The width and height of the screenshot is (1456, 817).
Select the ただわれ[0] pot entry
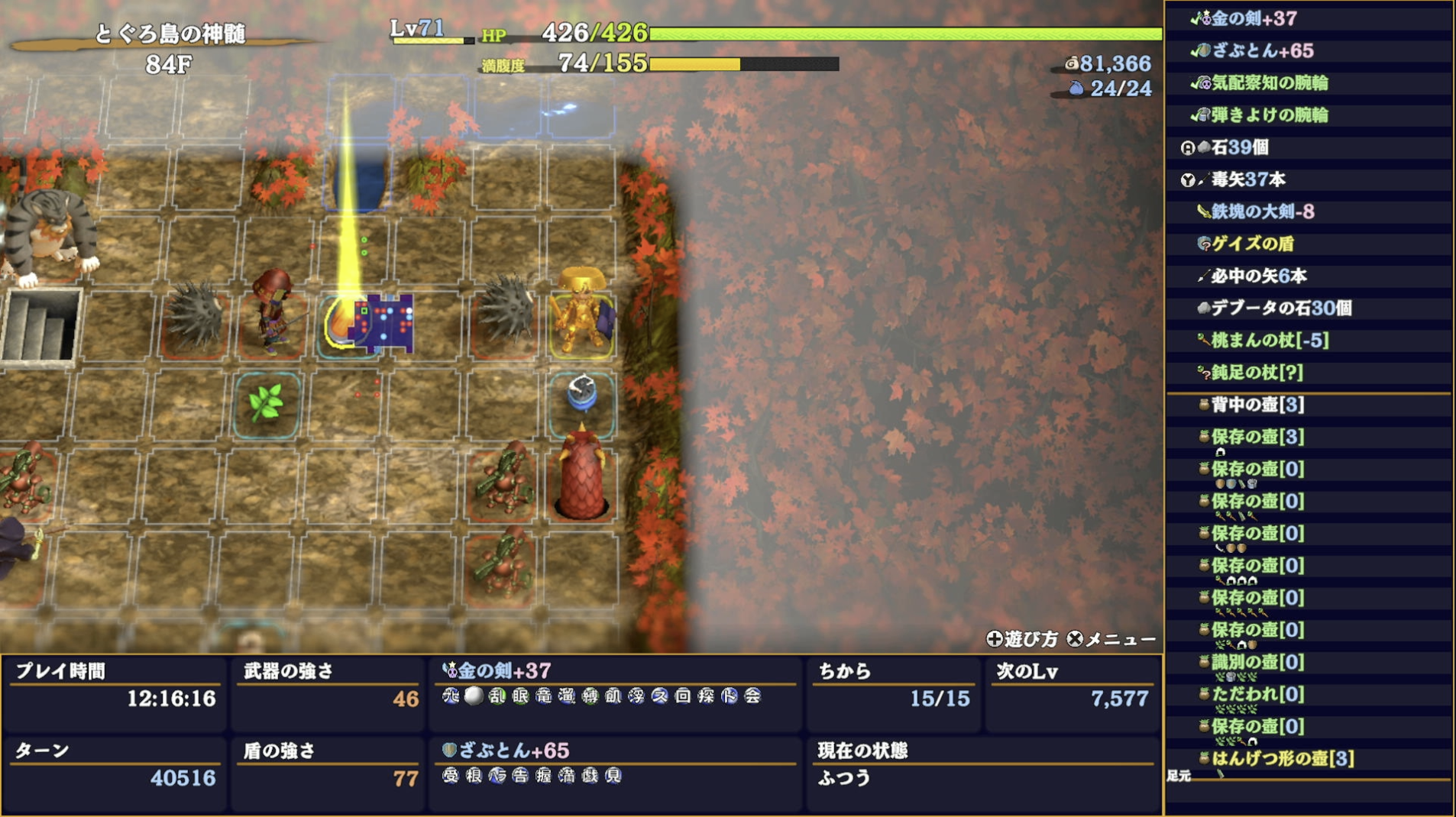pyautogui.click(x=1257, y=694)
